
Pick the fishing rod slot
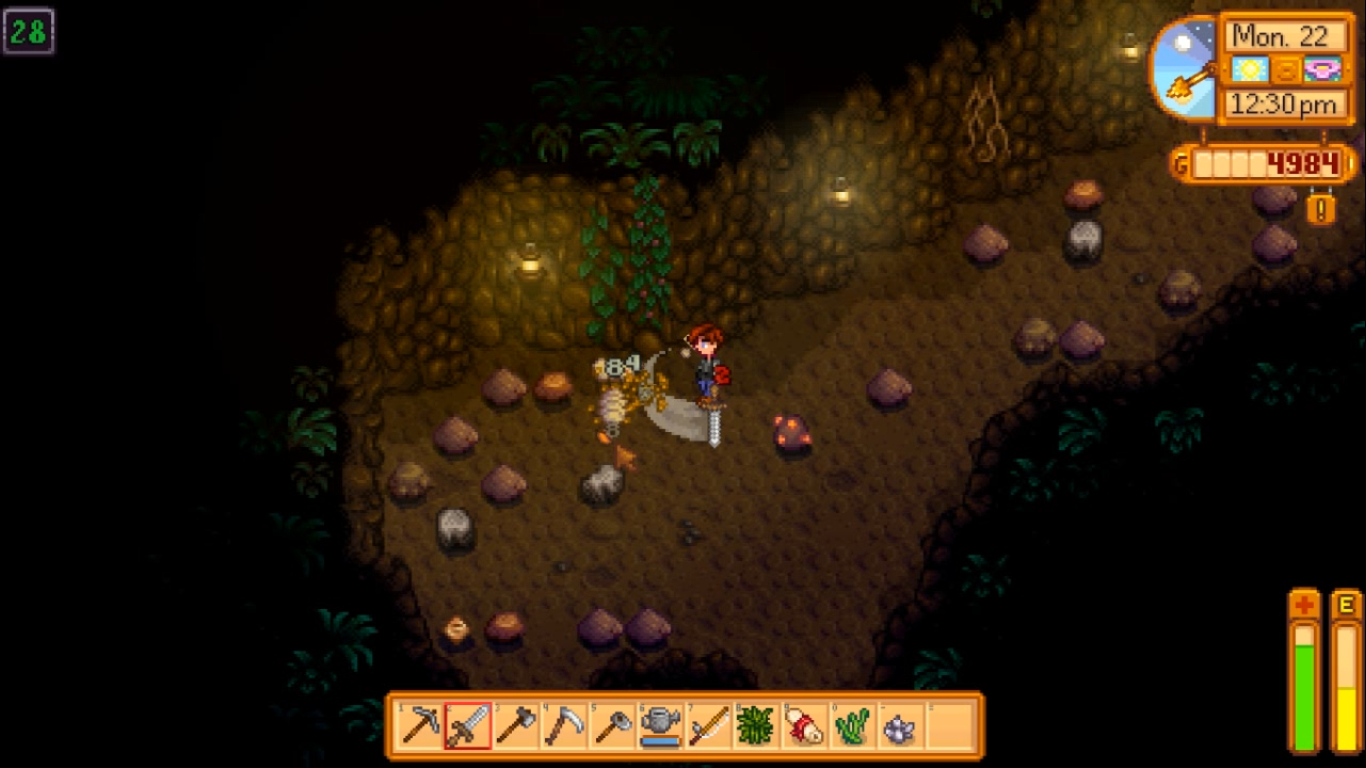click(709, 725)
